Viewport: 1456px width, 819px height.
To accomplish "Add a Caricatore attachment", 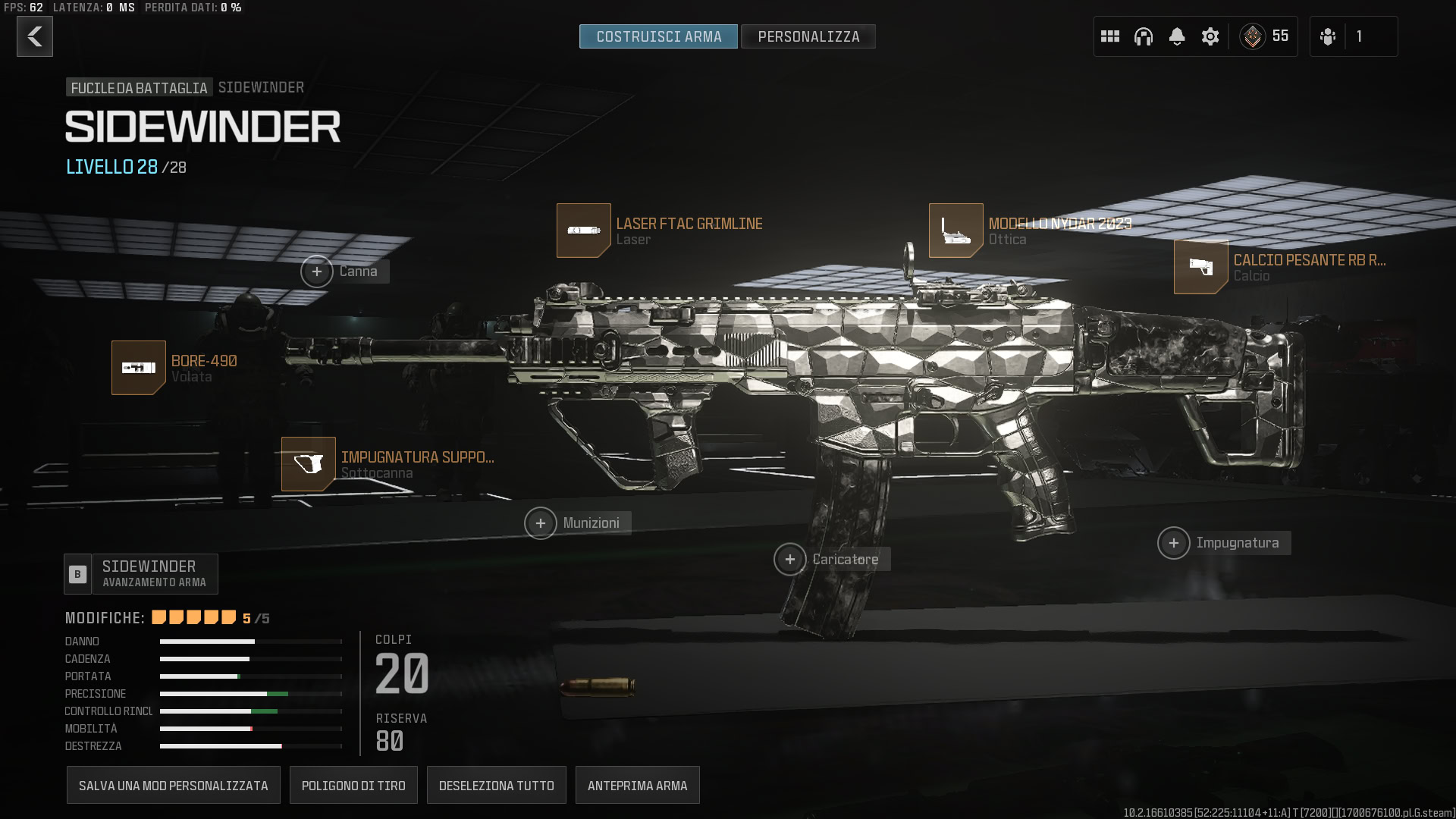I will click(790, 560).
